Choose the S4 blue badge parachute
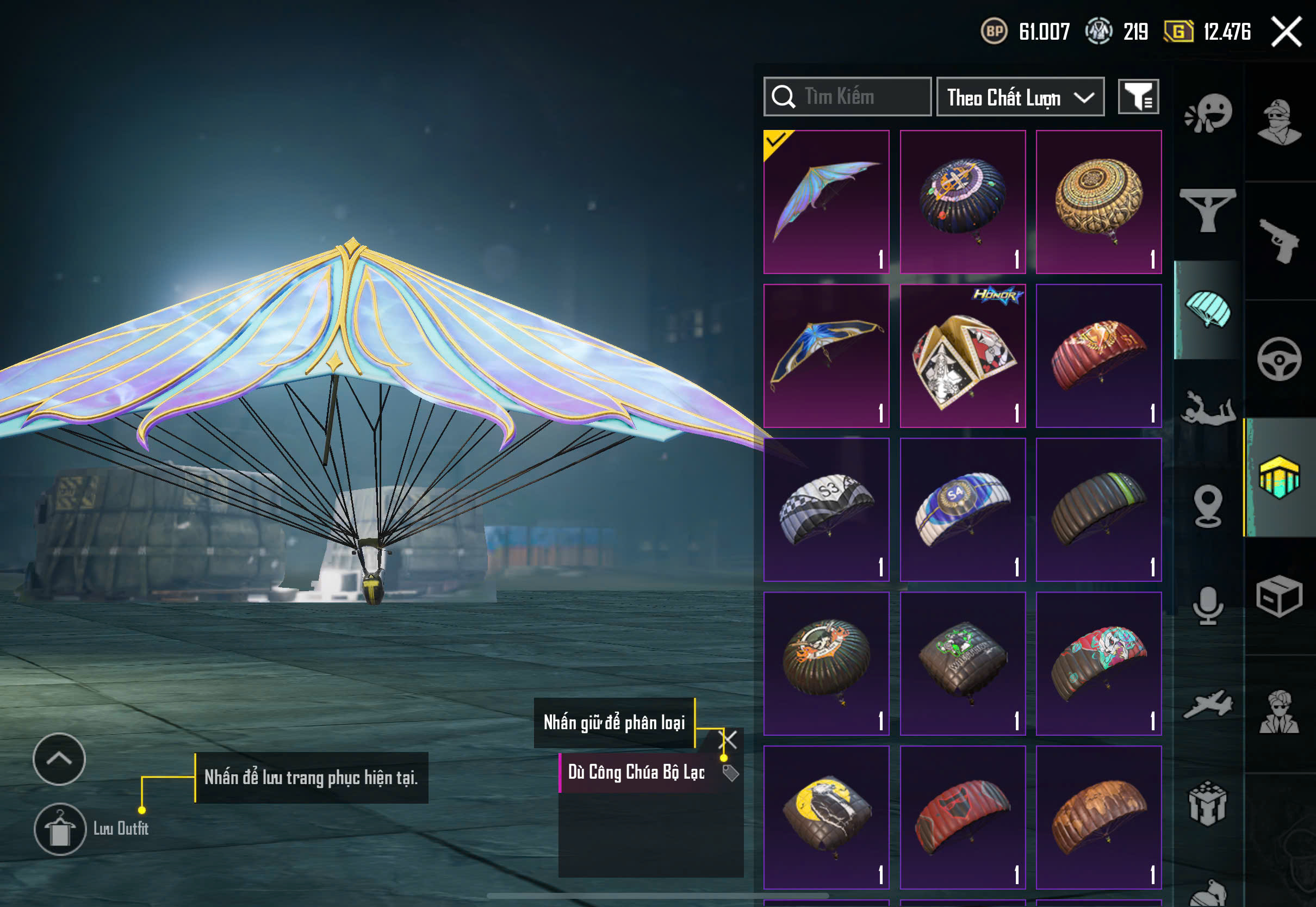This screenshot has height=907, width=1316. coord(963,510)
